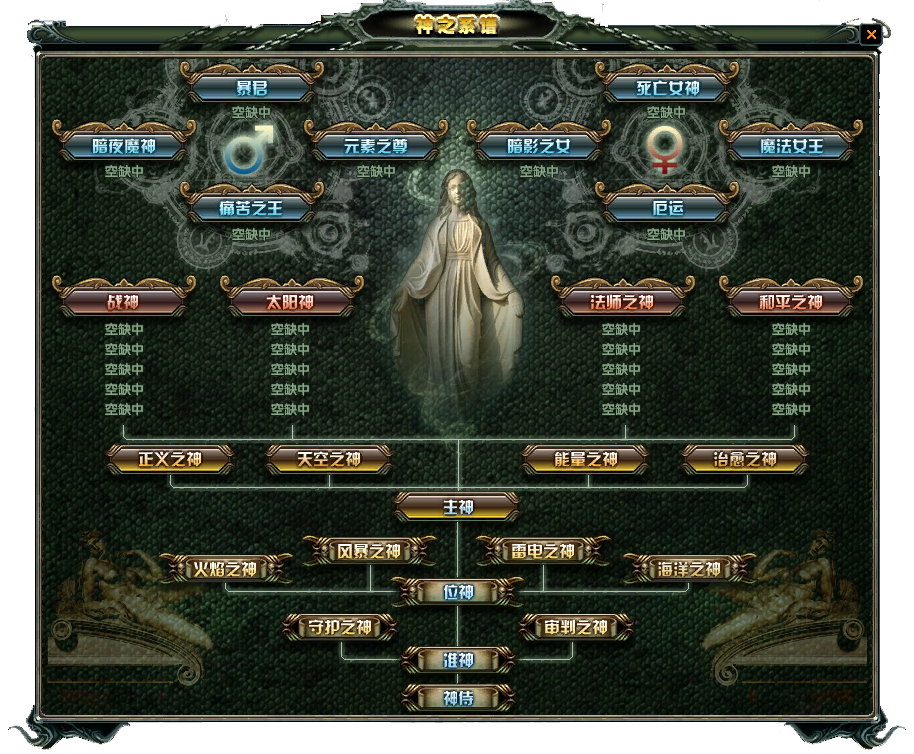Click the 厄运 title button
This screenshot has width=914, height=754.
click(667, 209)
